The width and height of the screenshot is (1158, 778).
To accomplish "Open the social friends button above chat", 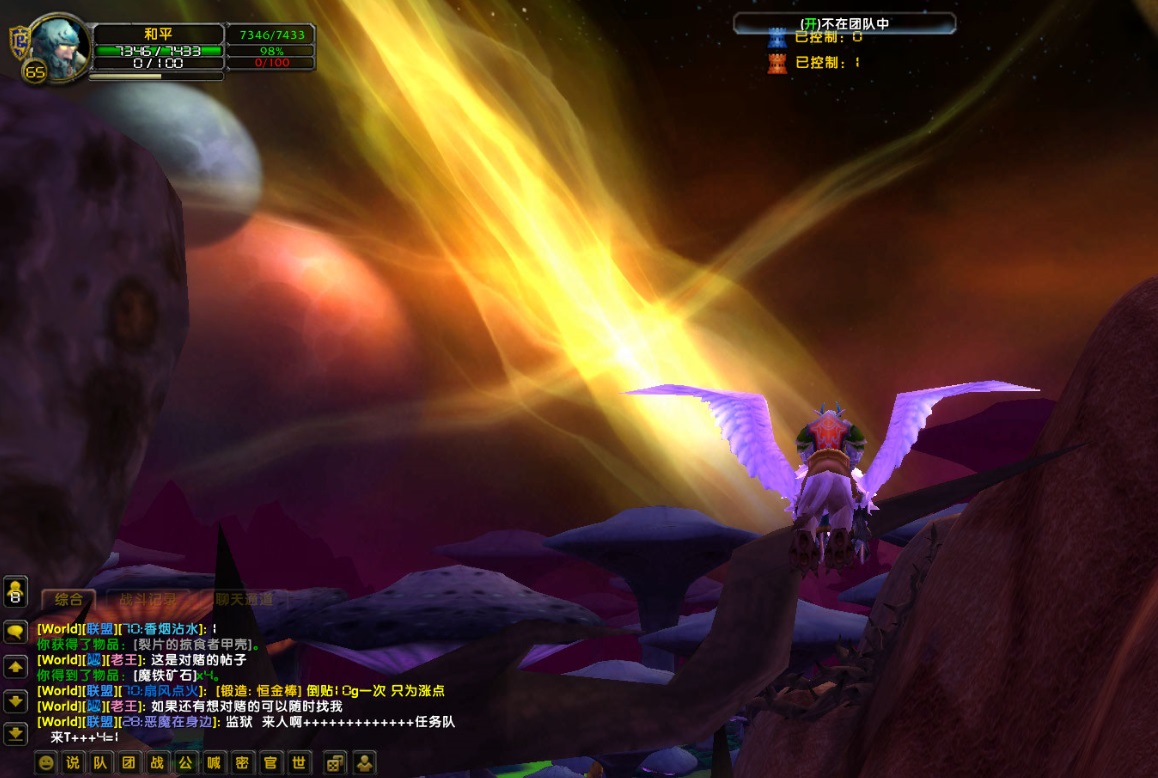I will [x=15, y=592].
